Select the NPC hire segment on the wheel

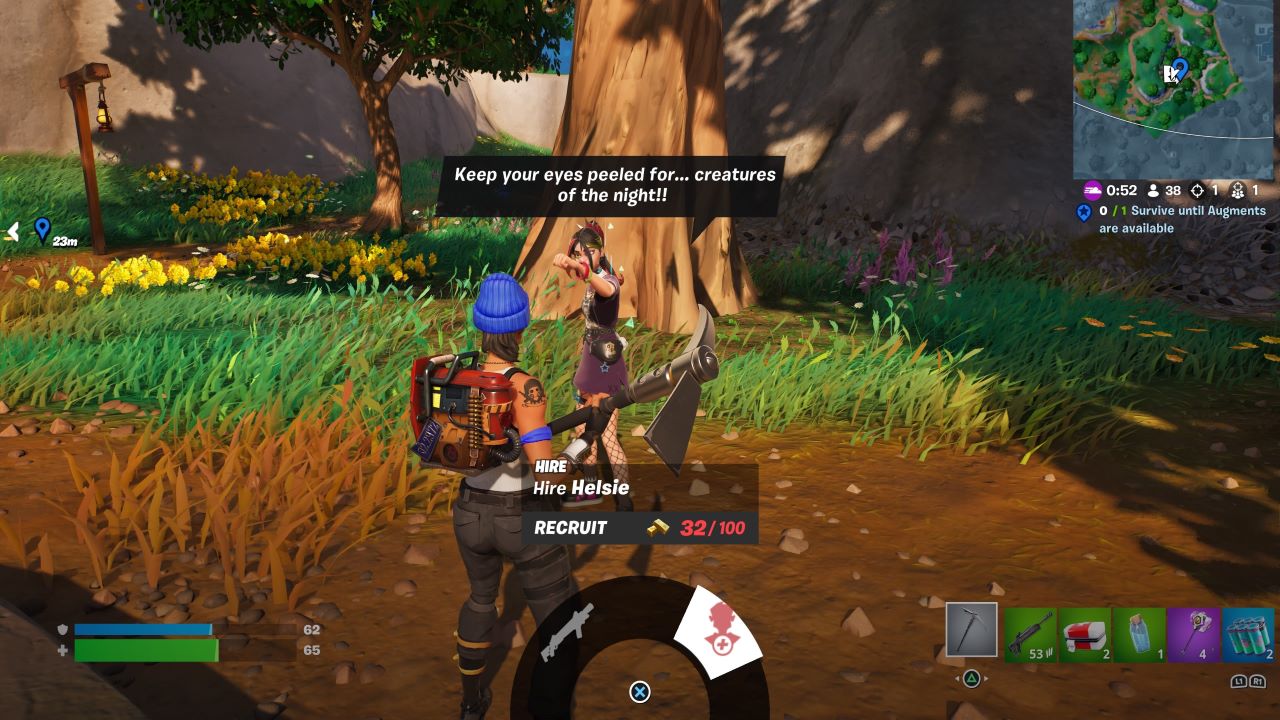point(722,632)
